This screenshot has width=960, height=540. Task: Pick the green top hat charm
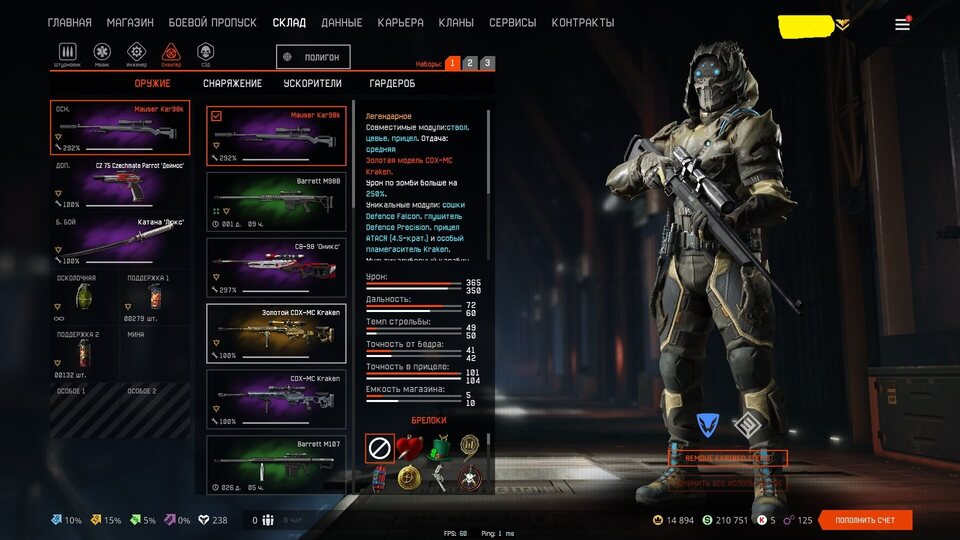[435, 447]
